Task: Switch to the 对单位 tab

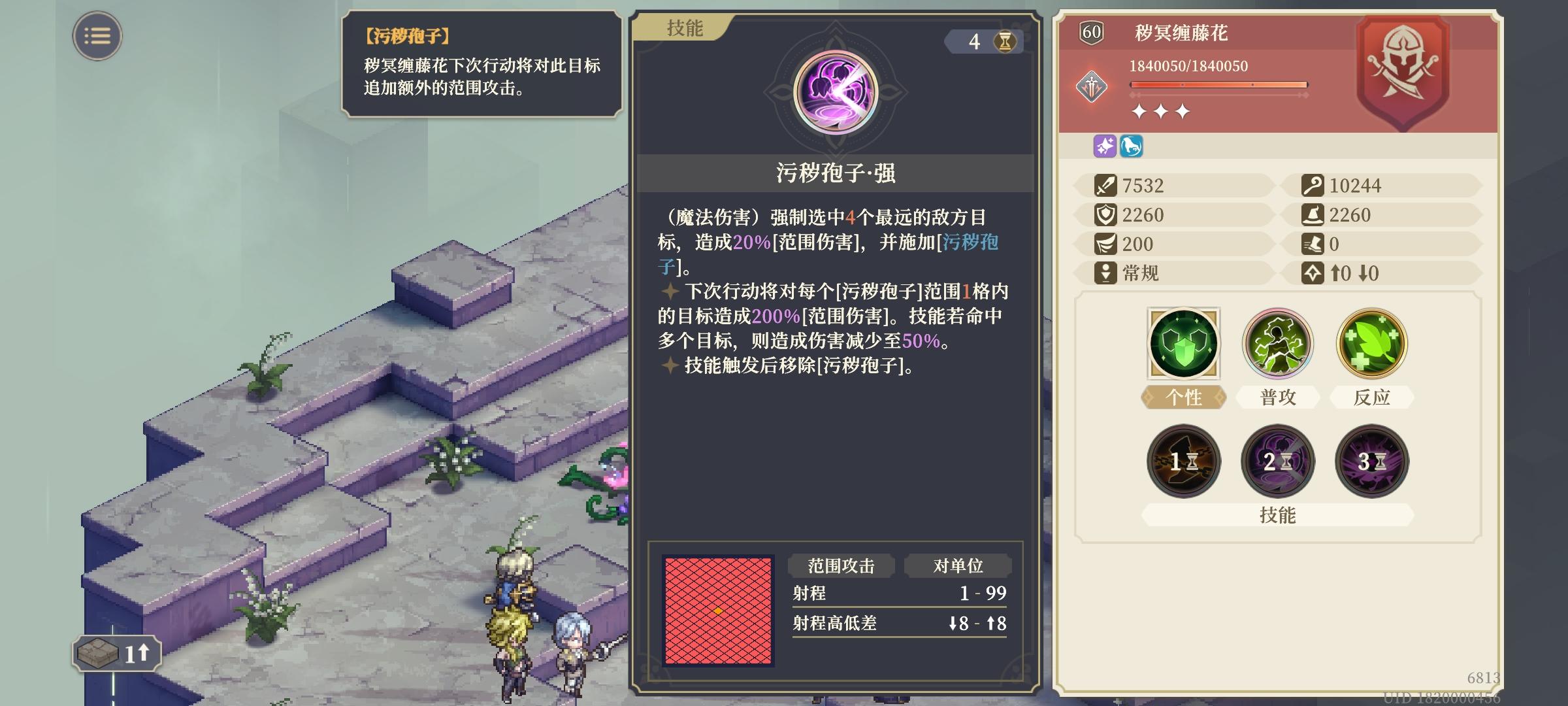Action: point(958,566)
